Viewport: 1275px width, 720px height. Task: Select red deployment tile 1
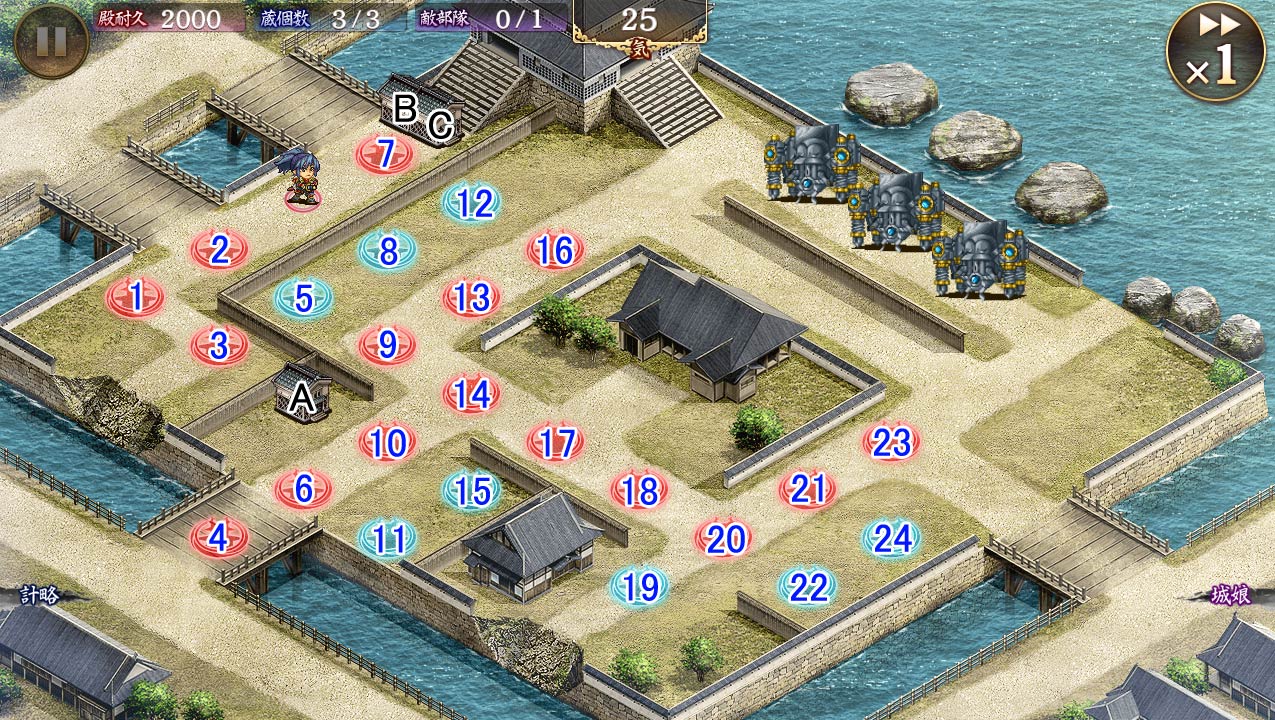click(x=134, y=297)
